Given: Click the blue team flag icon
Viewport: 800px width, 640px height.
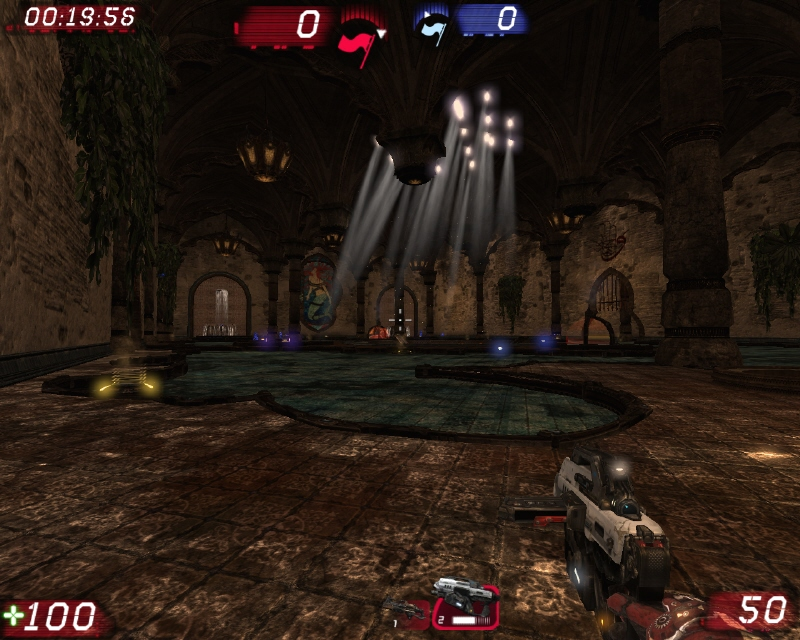Looking at the screenshot, I should tap(432, 24).
